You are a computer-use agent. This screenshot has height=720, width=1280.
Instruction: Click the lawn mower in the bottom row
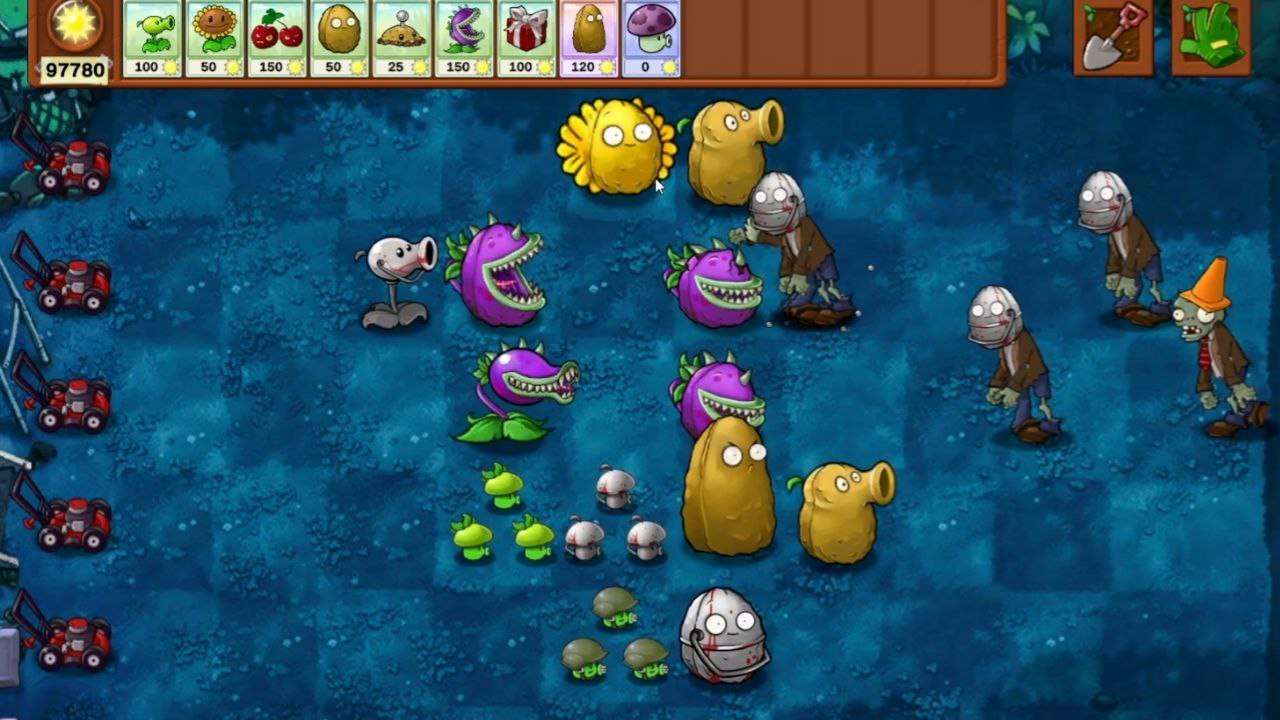click(75, 640)
